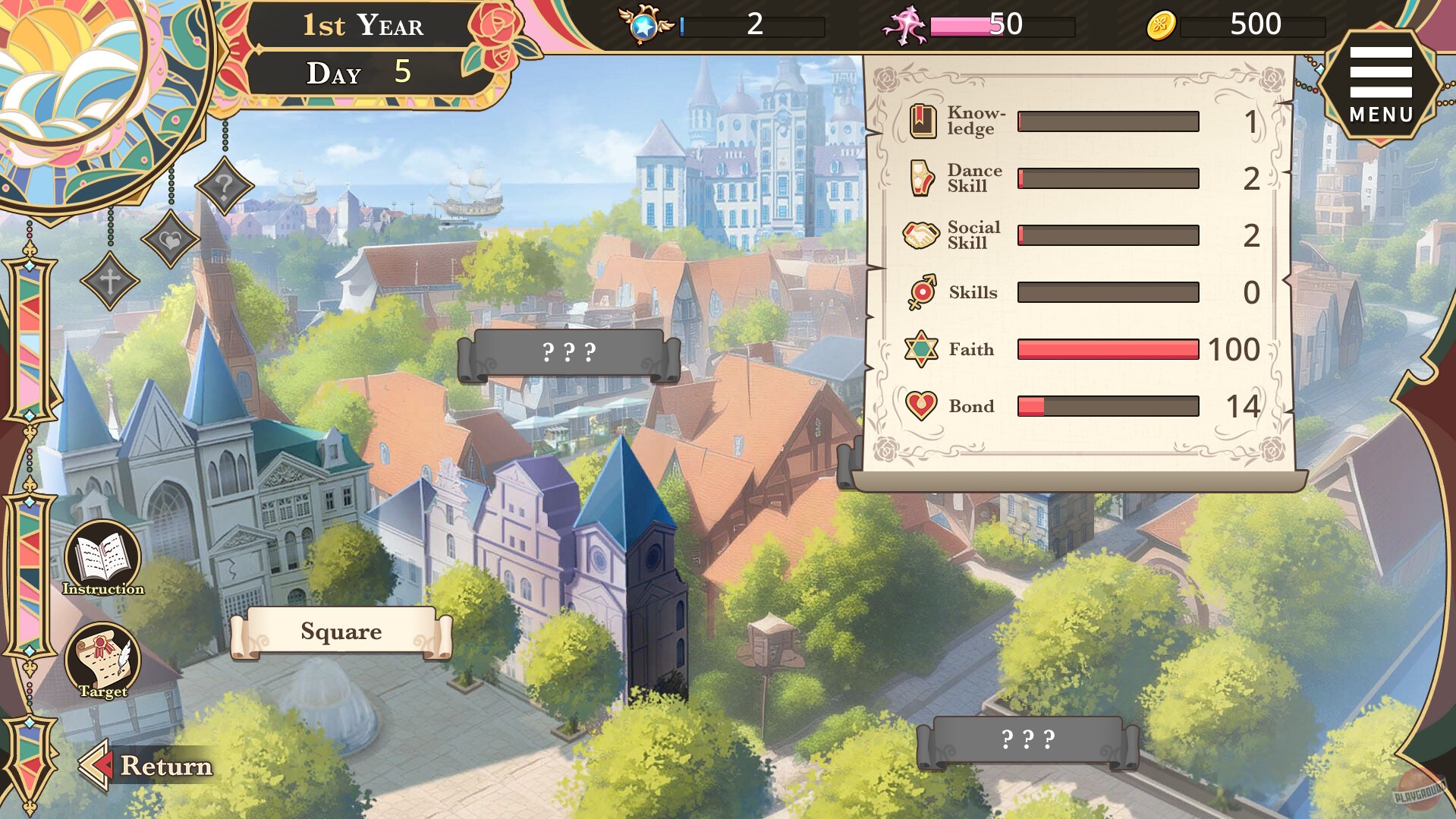This screenshot has height=819, width=1456.
Task: Click the Social Skill handshake icon
Action: (x=920, y=235)
